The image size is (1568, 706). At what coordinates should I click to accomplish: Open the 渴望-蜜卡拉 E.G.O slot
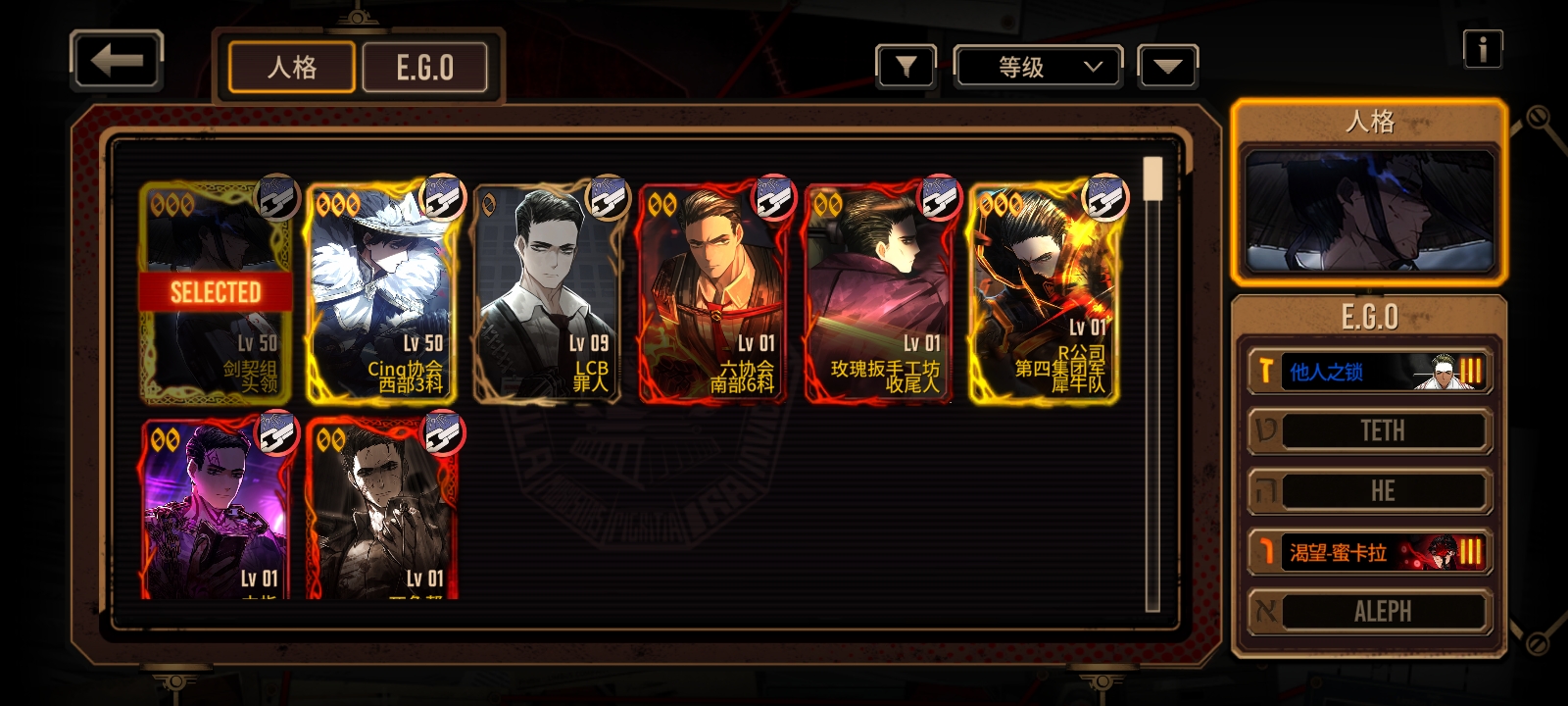click(1370, 552)
